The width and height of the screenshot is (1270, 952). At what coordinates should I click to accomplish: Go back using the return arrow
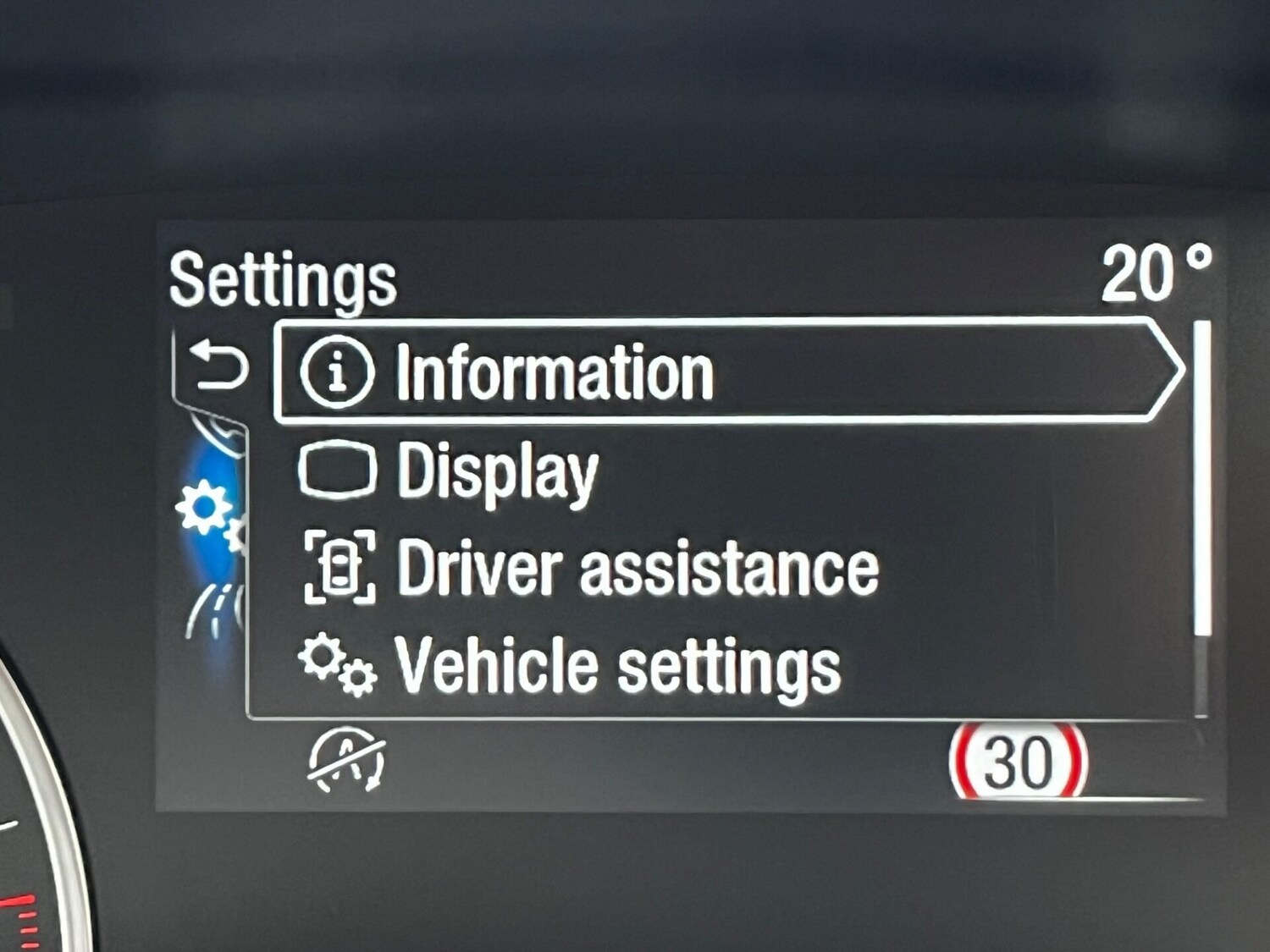coord(218,366)
